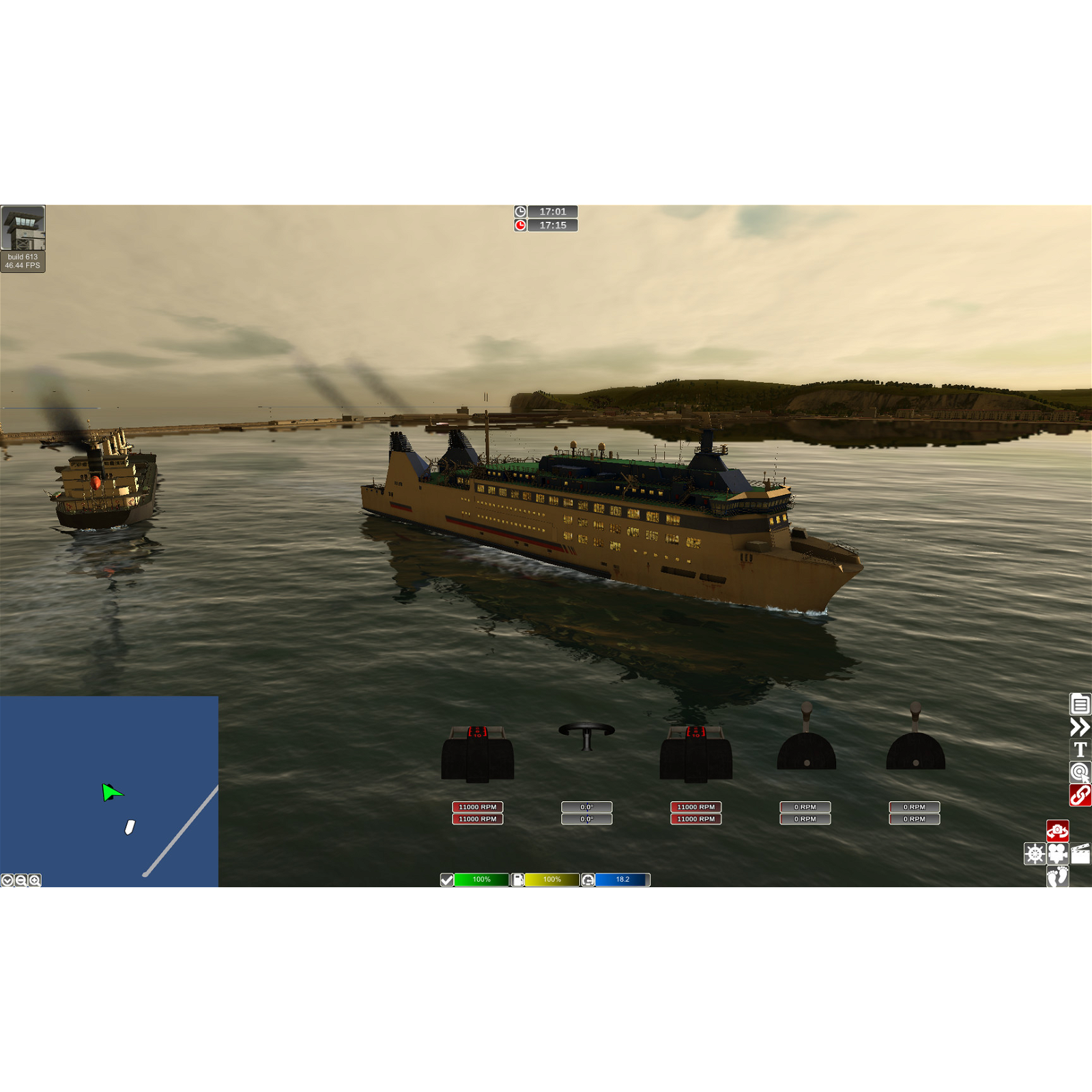Open the text messages panel
1092x1092 pixels.
1080,749
